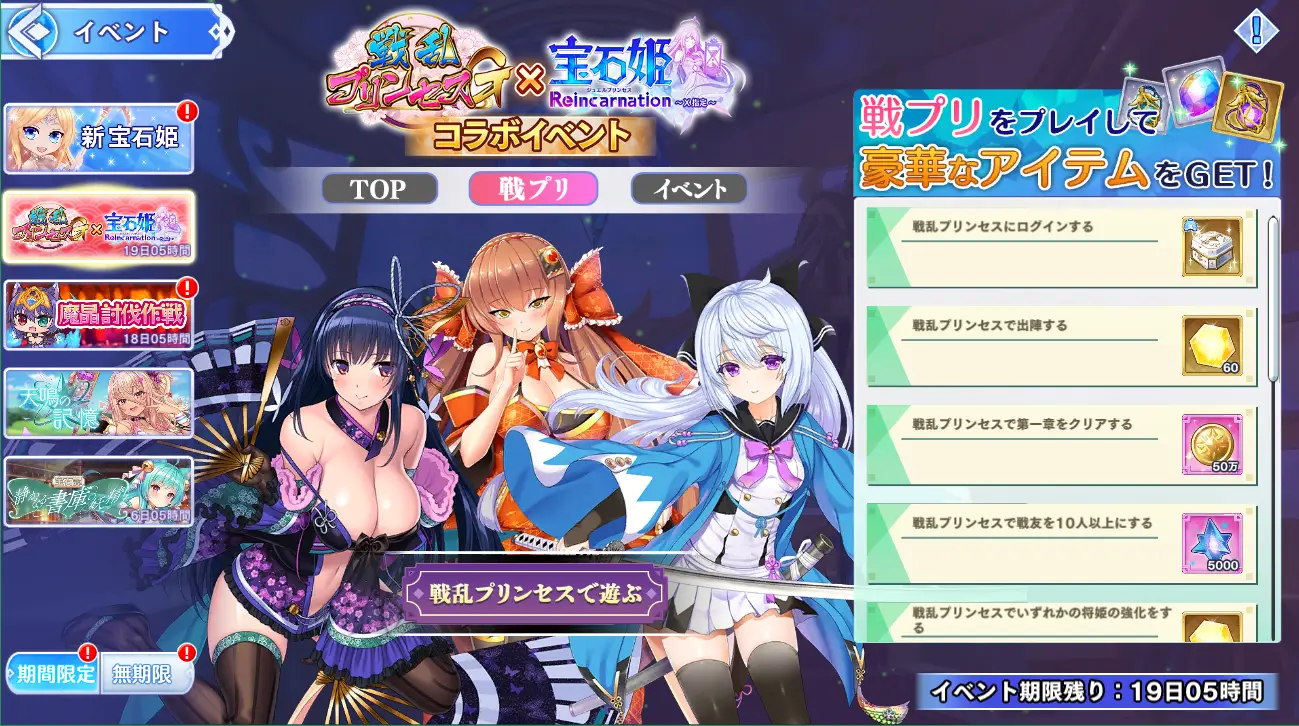Show the 期間限定 events list
This screenshot has height=726, width=1299.
tap(53, 673)
